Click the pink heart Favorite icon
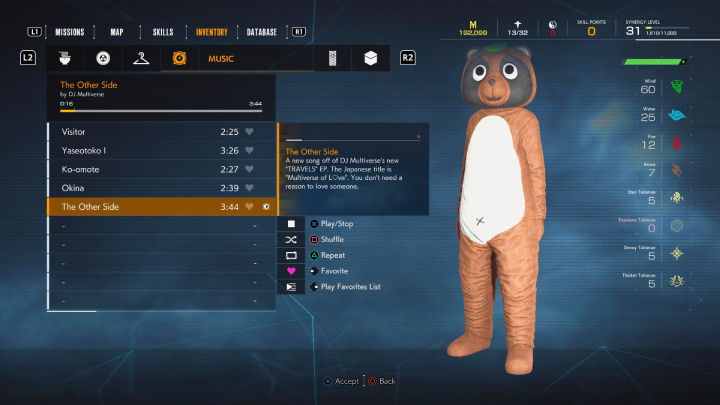Screen dimensions: 720x405 pyautogui.click(x=291, y=271)
